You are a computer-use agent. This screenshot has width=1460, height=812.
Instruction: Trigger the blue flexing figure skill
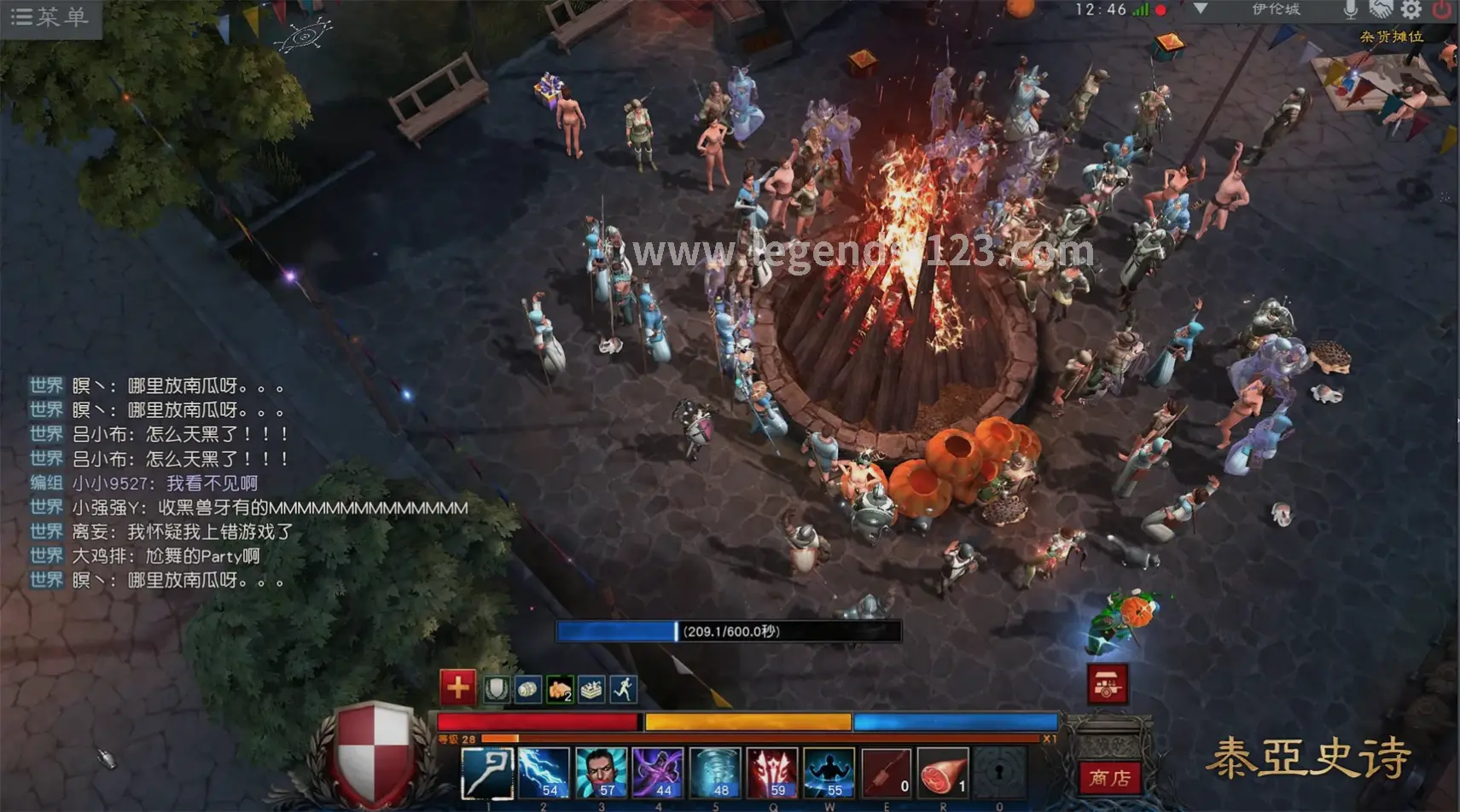point(829,773)
